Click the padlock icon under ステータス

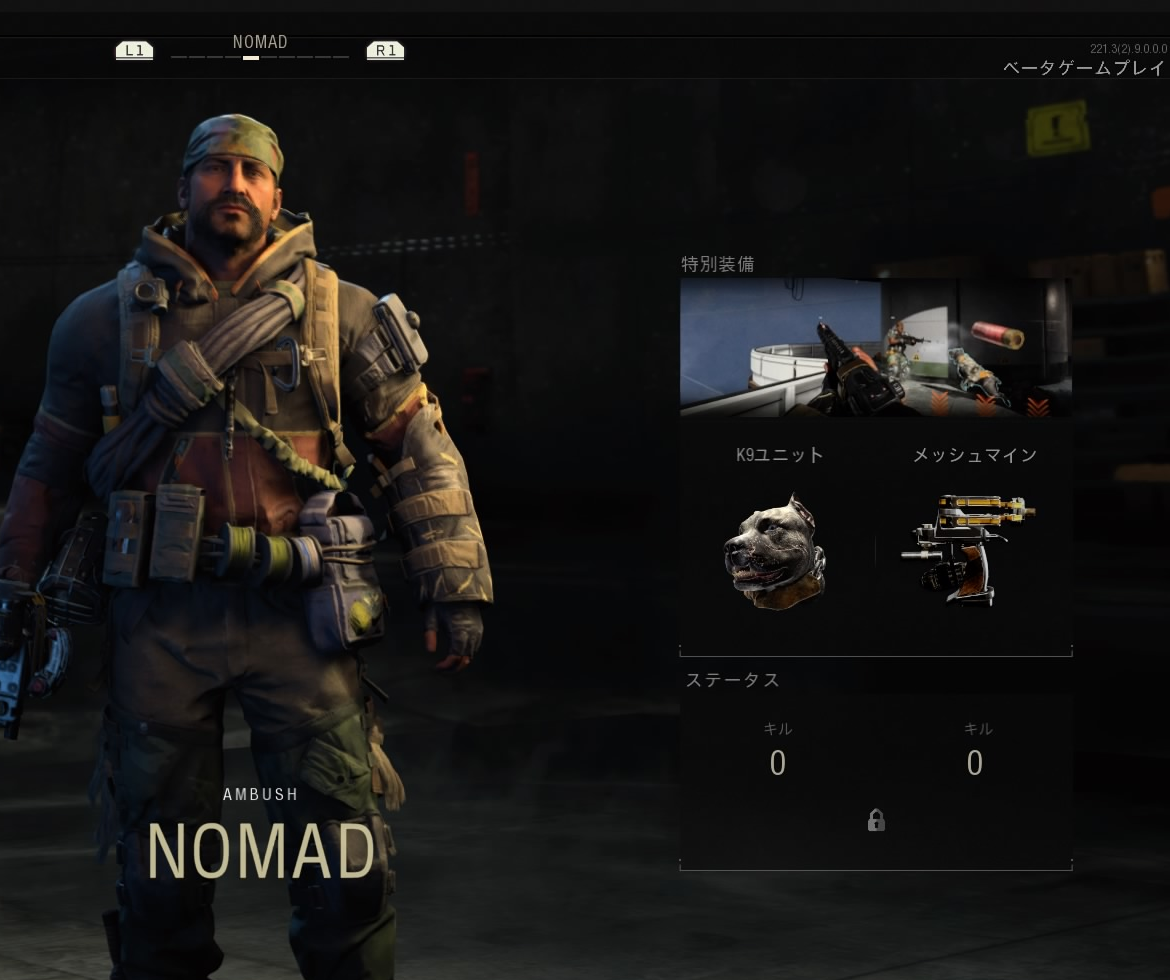click(x=876, y=821)
